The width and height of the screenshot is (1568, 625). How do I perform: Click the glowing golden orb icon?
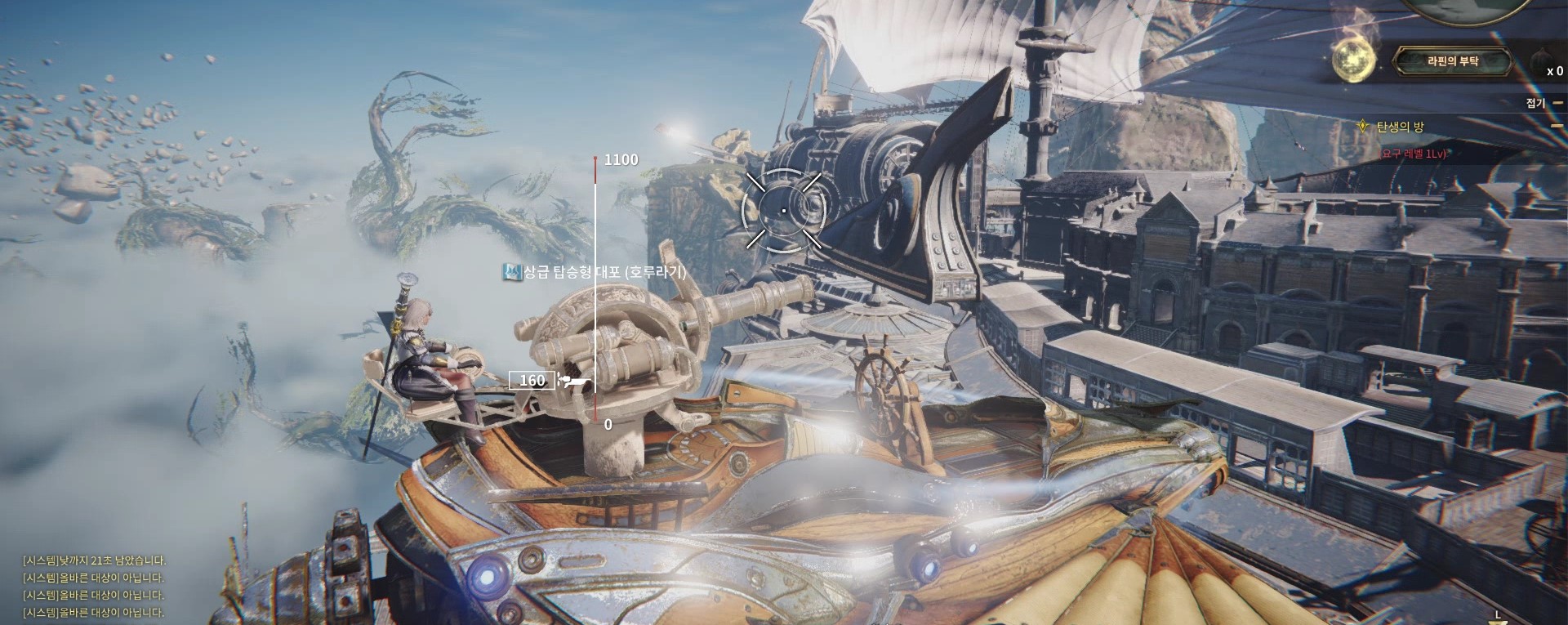(1354, 60)
